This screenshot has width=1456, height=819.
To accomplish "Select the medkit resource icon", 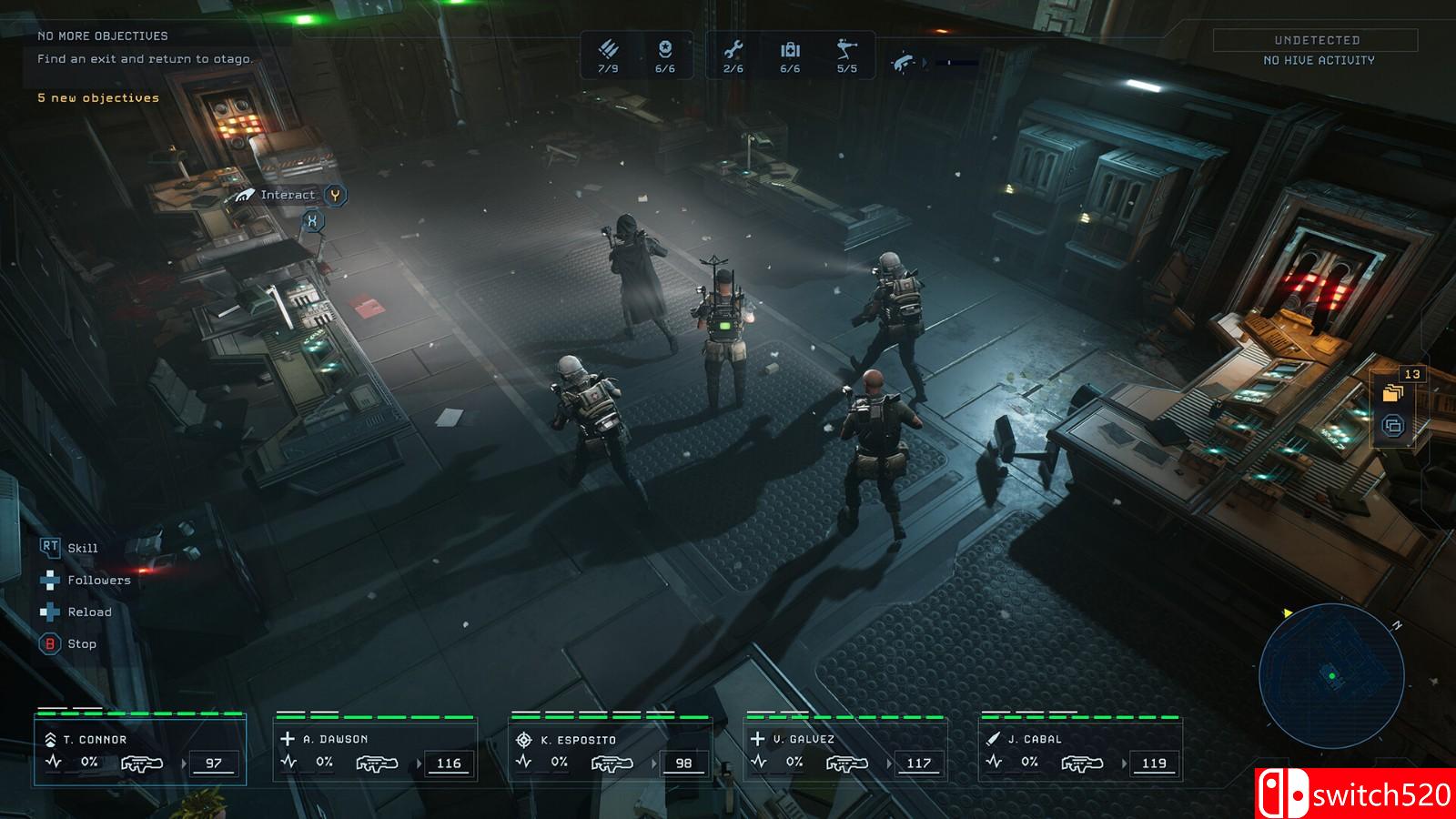I will pyautogui.click(x=790, y=49).
